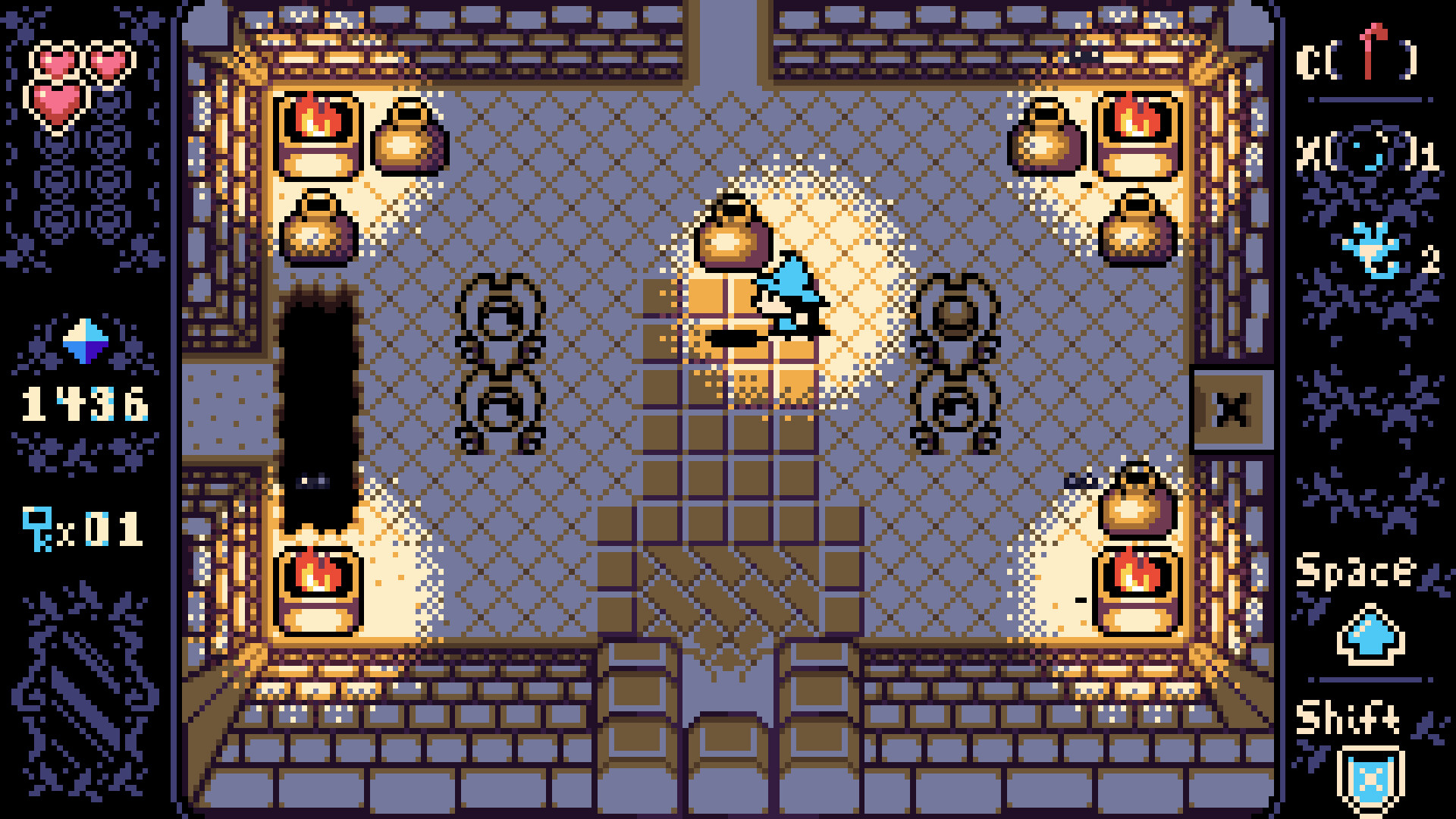Click the lit pot beside the player character
The height and width of the screenshot is (819, 1456).
click(733, 227)
